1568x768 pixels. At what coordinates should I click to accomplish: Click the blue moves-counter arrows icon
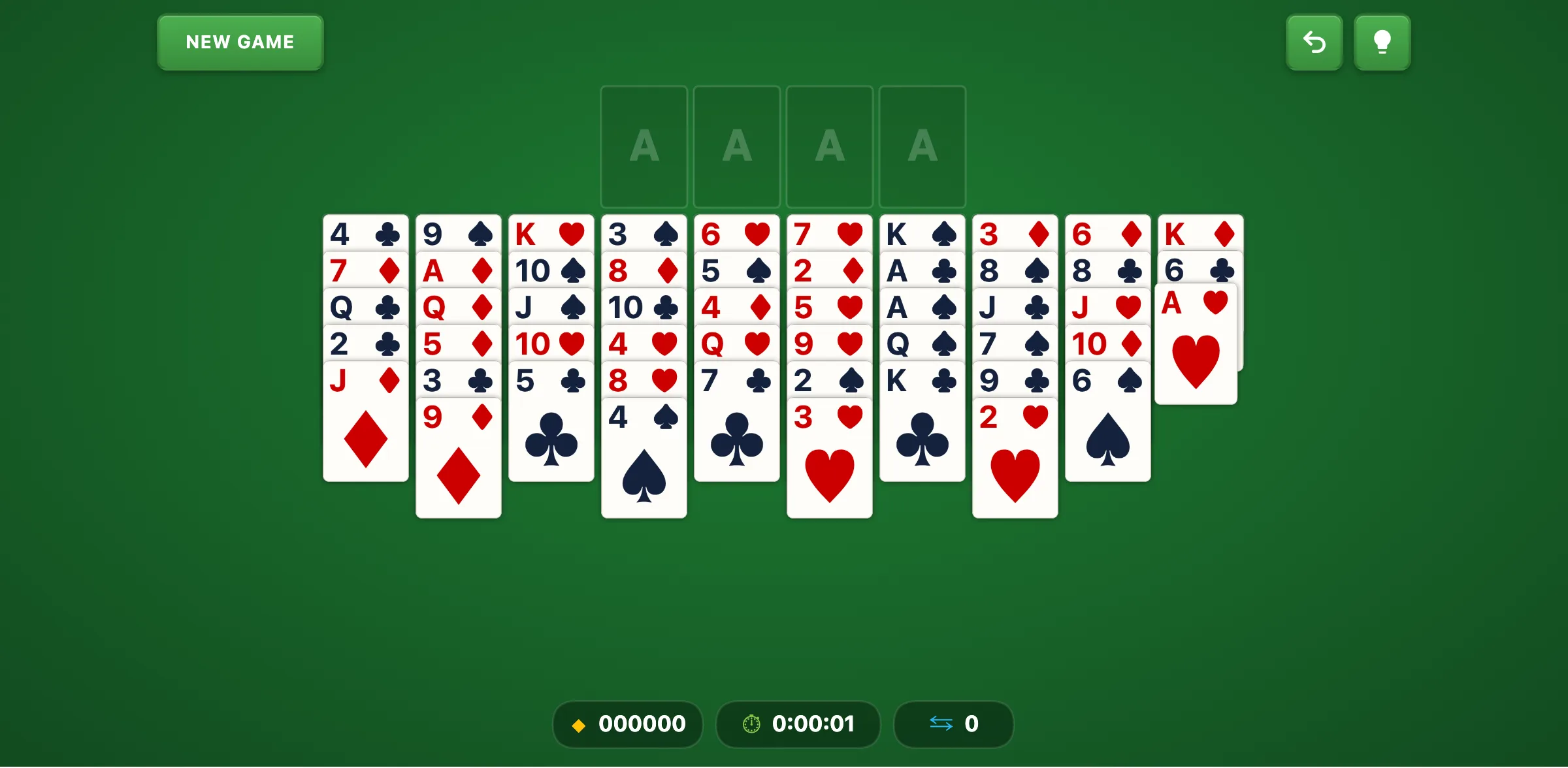pos(939,724)
